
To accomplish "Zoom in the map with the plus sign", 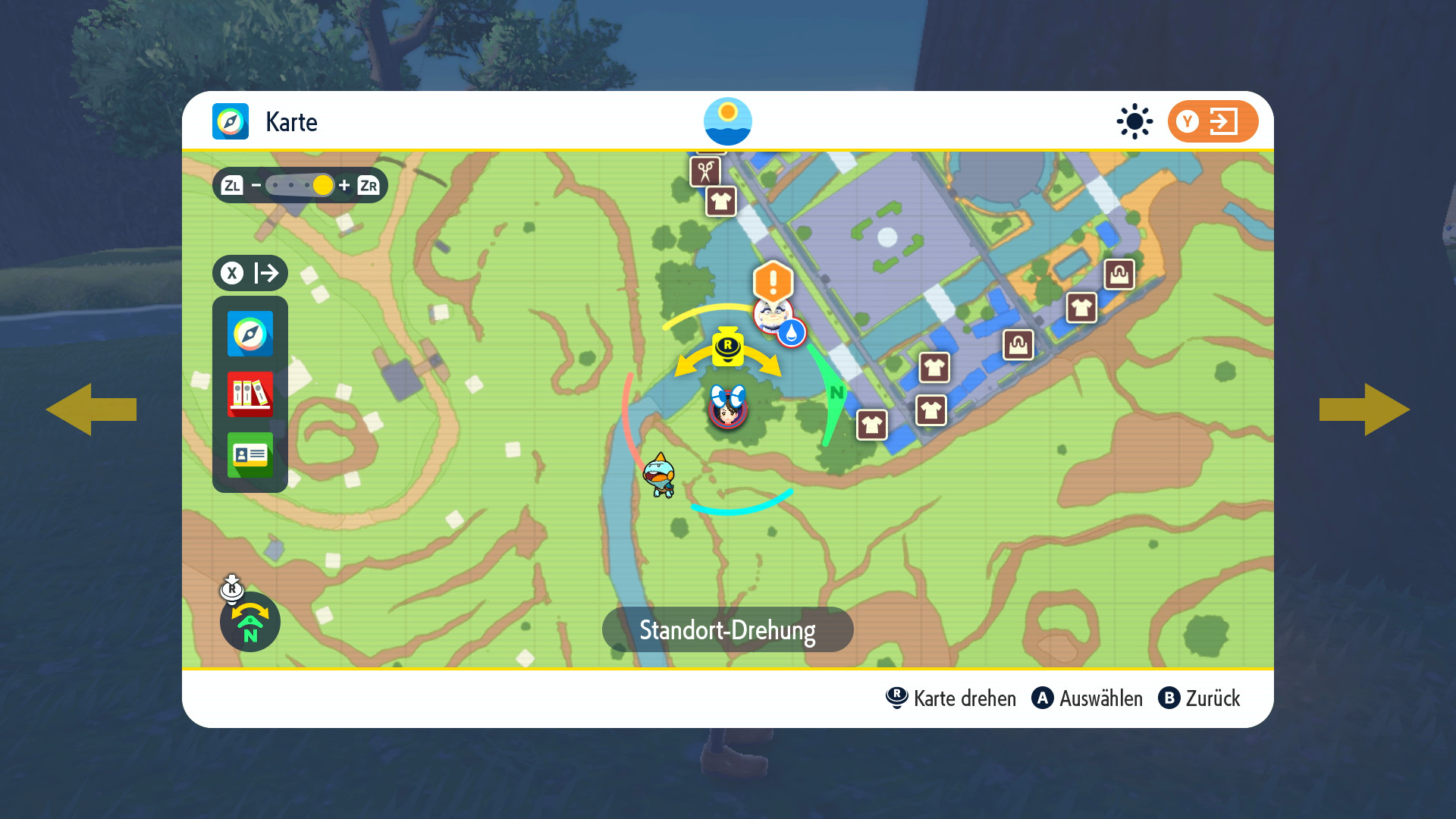I will pyautogui.click(x=344, y=185).
